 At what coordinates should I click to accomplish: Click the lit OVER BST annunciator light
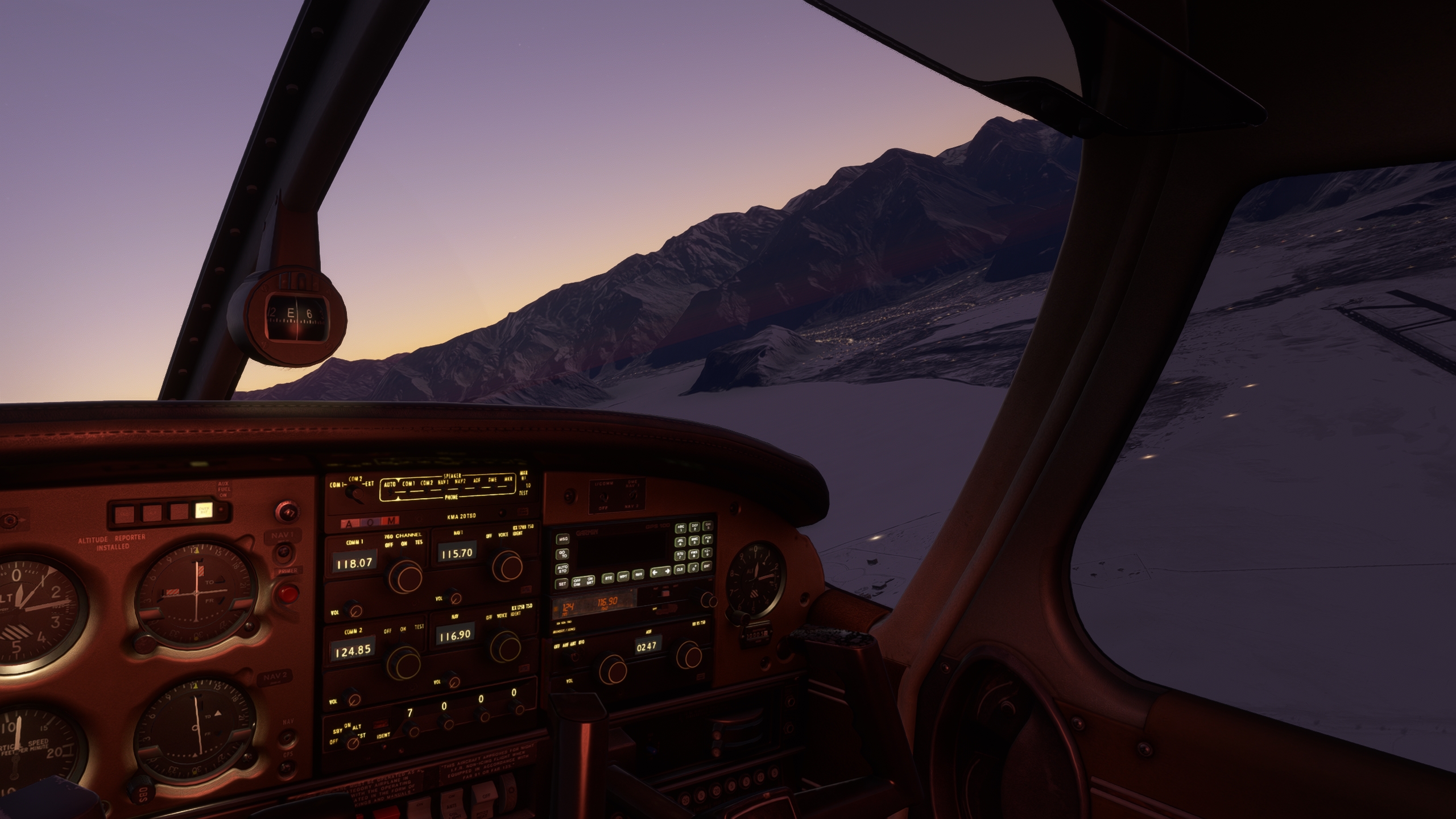coord(203,510)
